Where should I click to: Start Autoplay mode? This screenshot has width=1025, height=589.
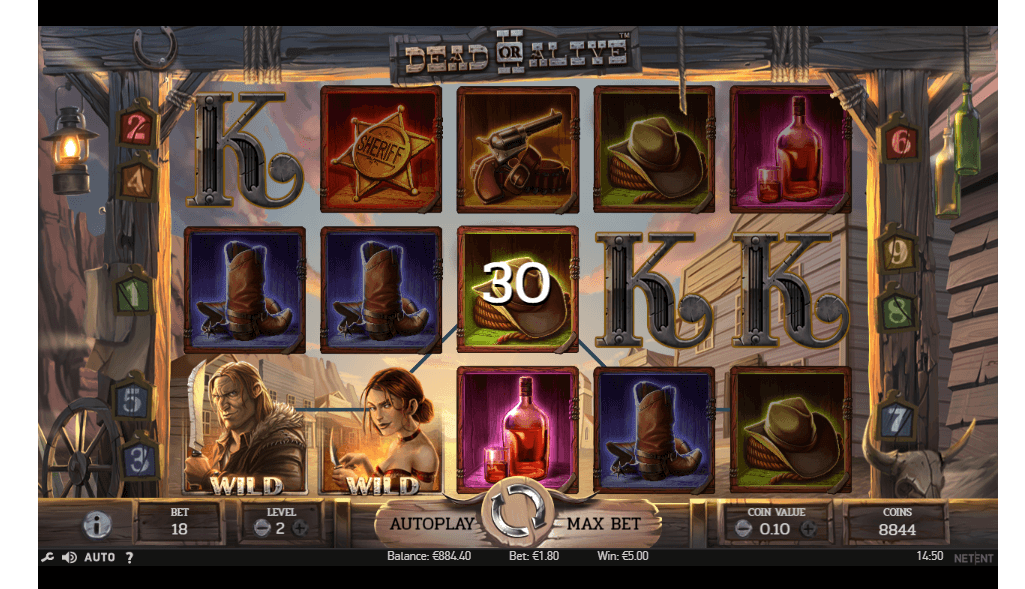[x=429, y=523]
